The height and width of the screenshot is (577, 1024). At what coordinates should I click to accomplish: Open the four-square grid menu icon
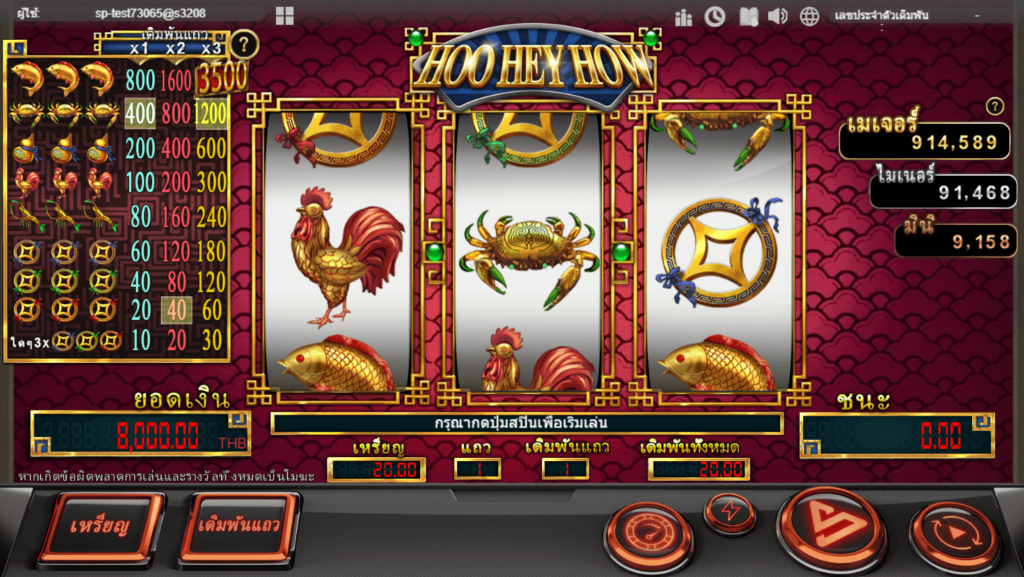pyautogui.click(x=285, y=16)
